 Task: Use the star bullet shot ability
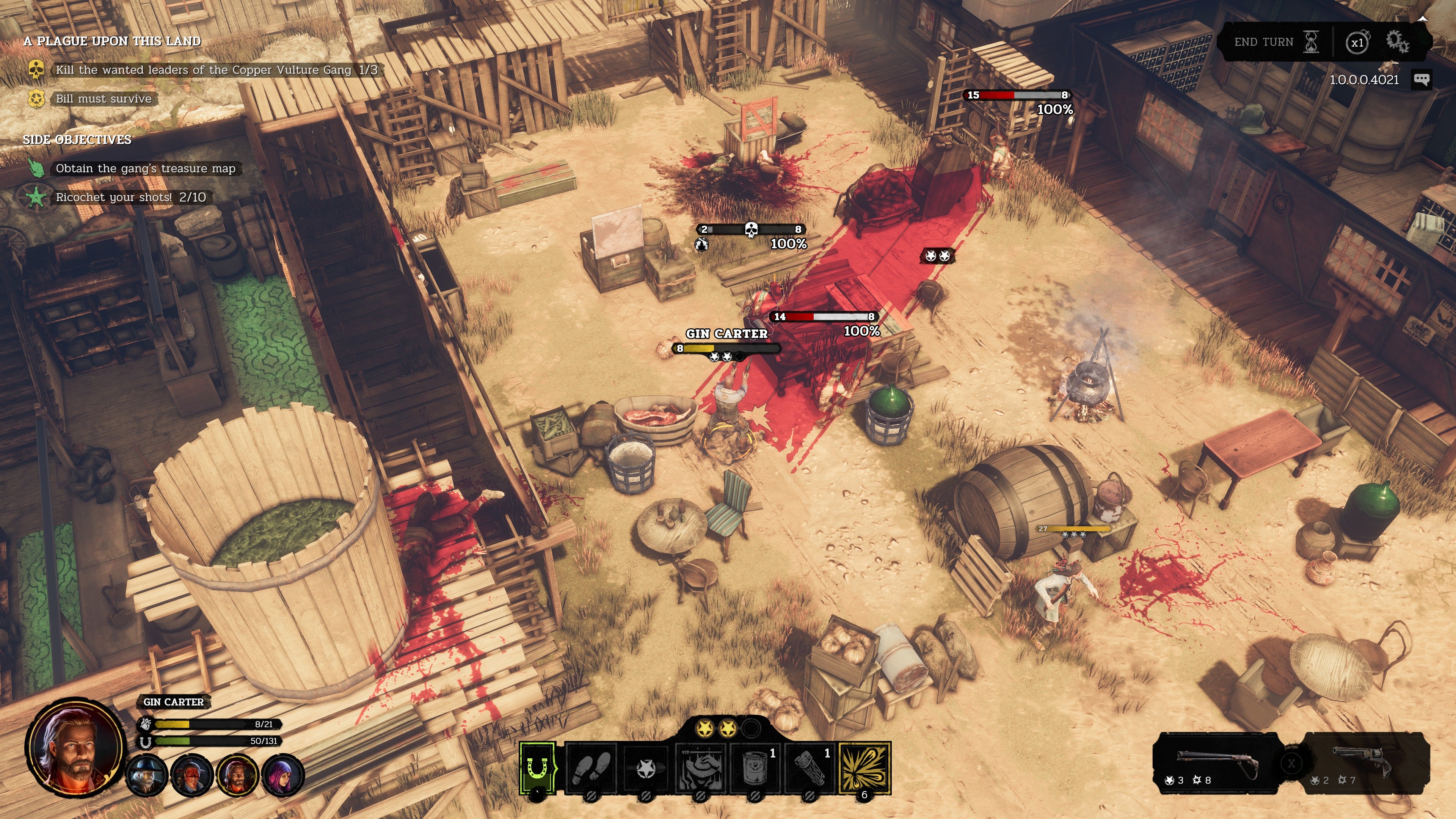646,767
